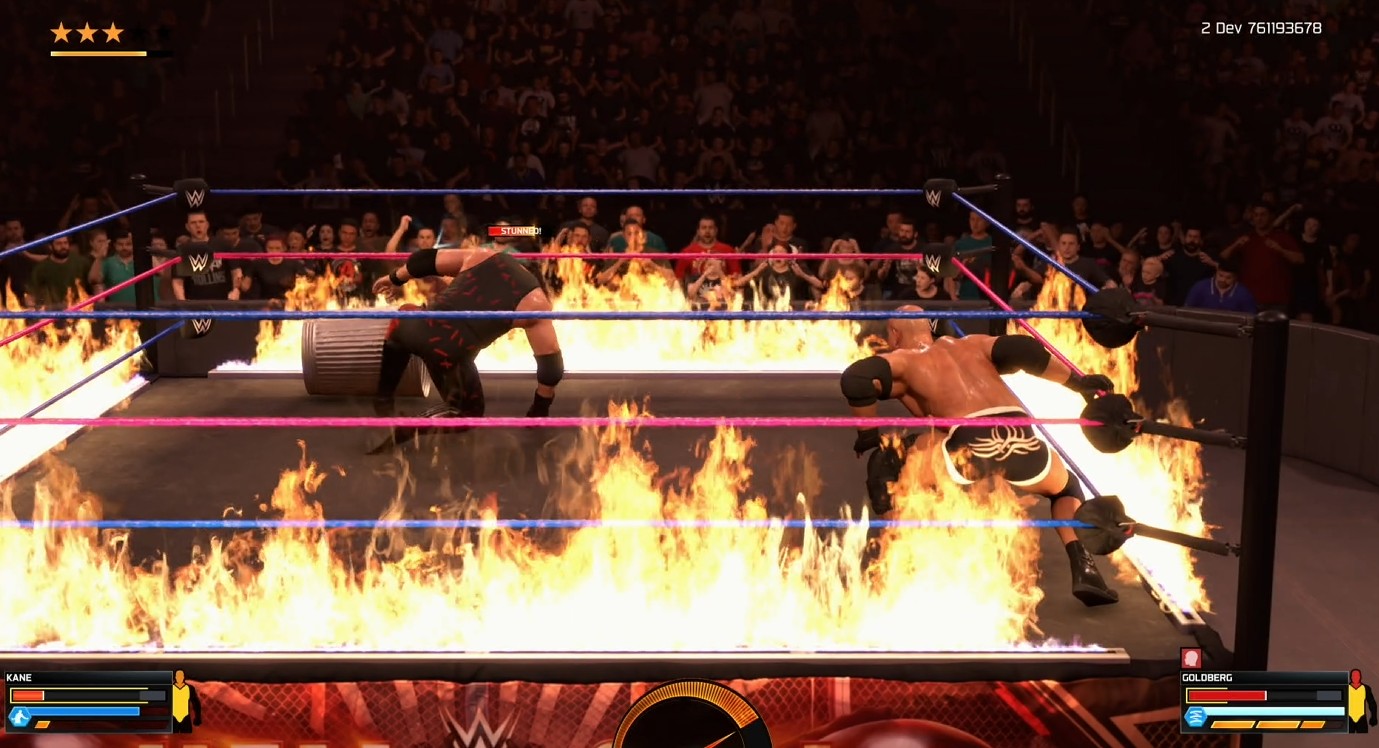Select Goldberg's blue hexagon signature icon
This screenshot has width=1379, height=748.
(x=1194, y=716)
